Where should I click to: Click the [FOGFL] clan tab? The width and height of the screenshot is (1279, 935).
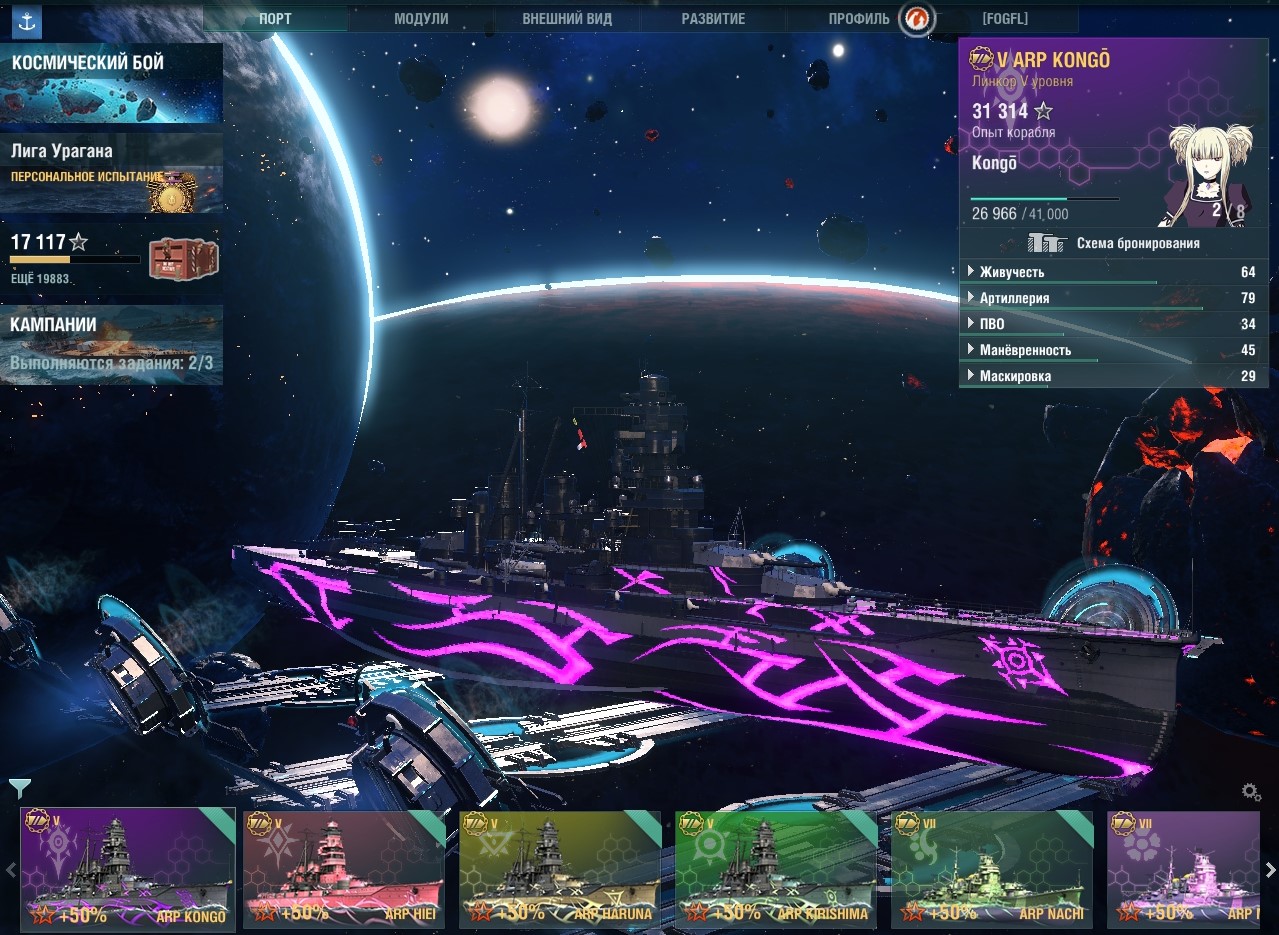click(1005, 19)
